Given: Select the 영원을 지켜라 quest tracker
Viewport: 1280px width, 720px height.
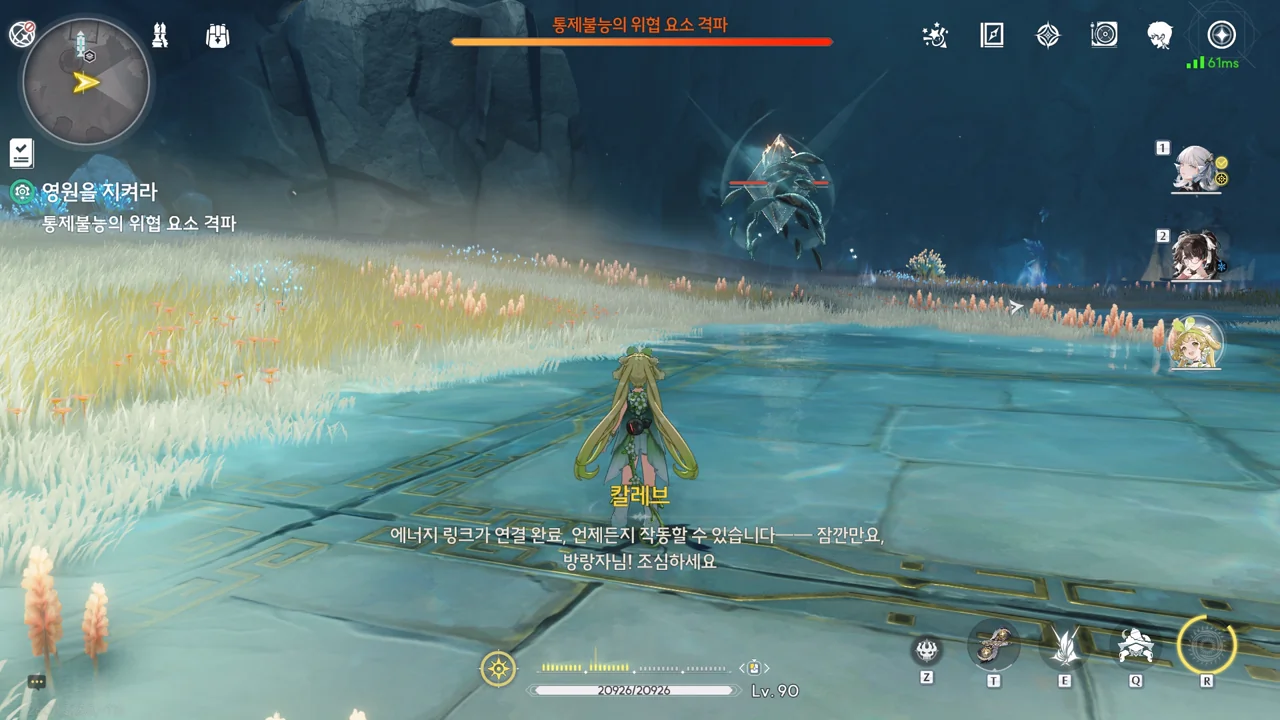Looking at the screenshot, I should (98, 192).
